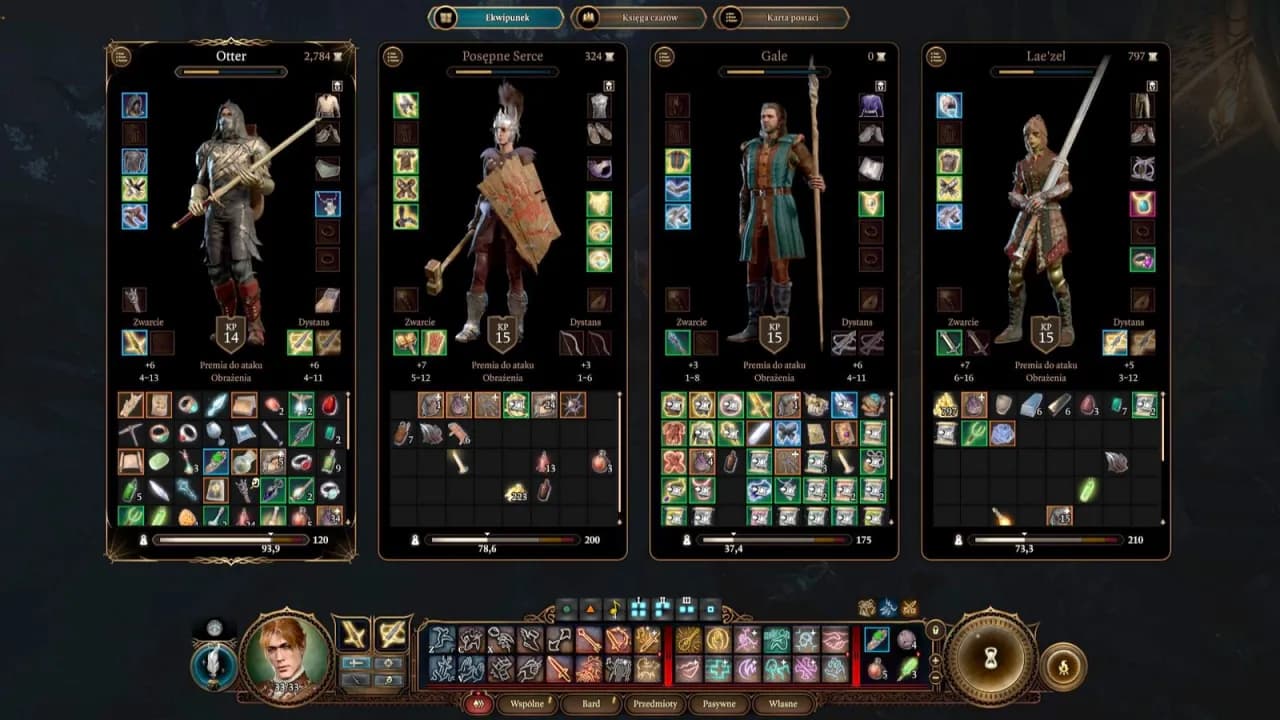
Task: Toggle party grouping with the blue squares icon
Action: point(637,609)
